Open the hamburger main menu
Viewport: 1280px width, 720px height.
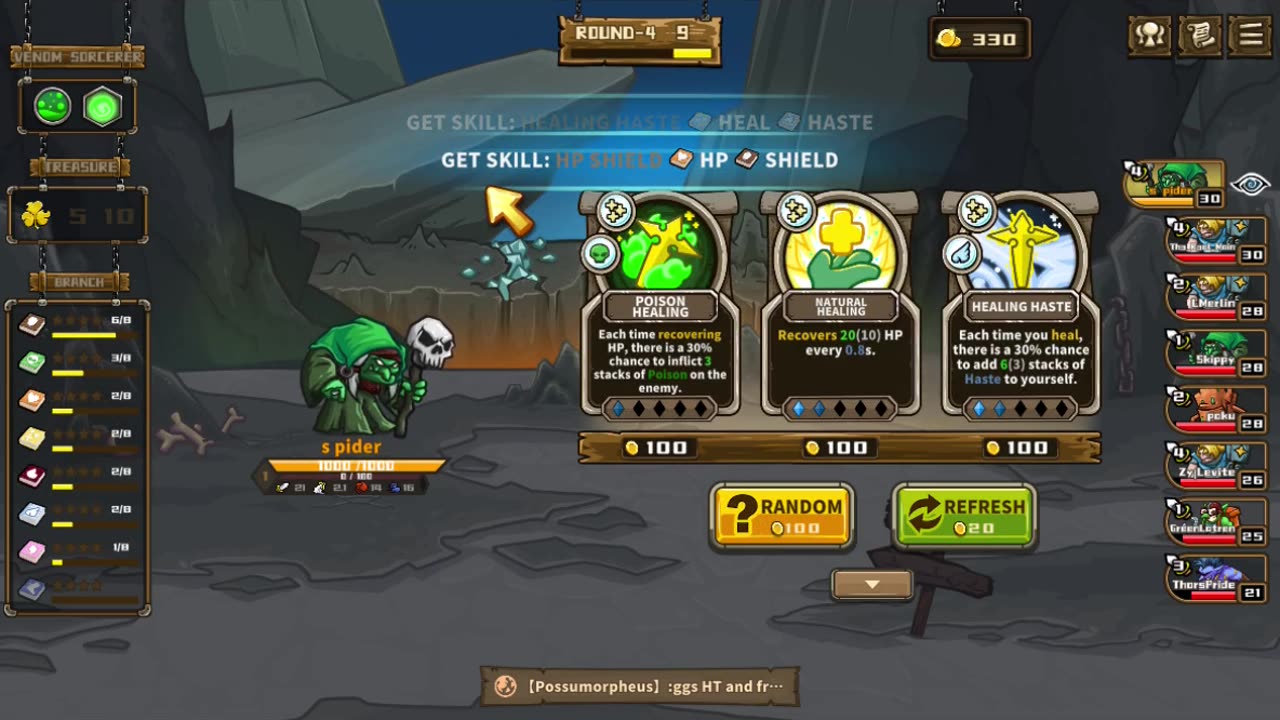[1251, 36]
